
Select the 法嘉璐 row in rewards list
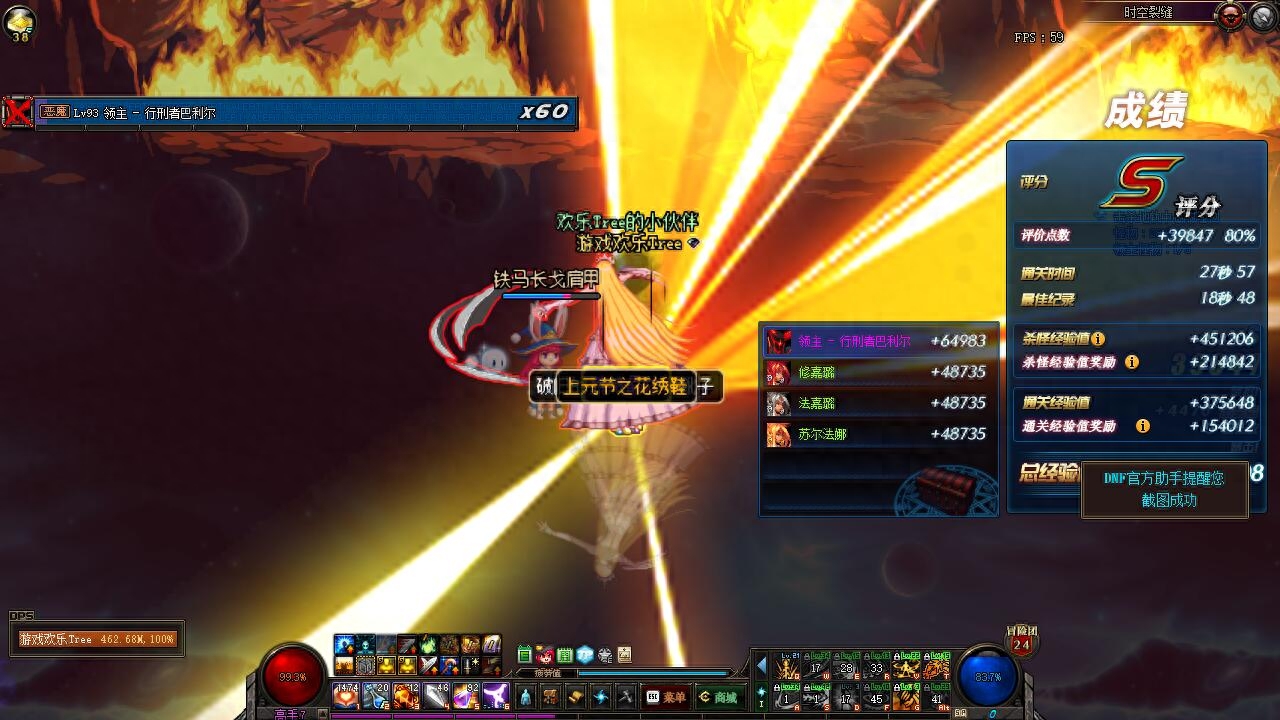tap(878, 403)
